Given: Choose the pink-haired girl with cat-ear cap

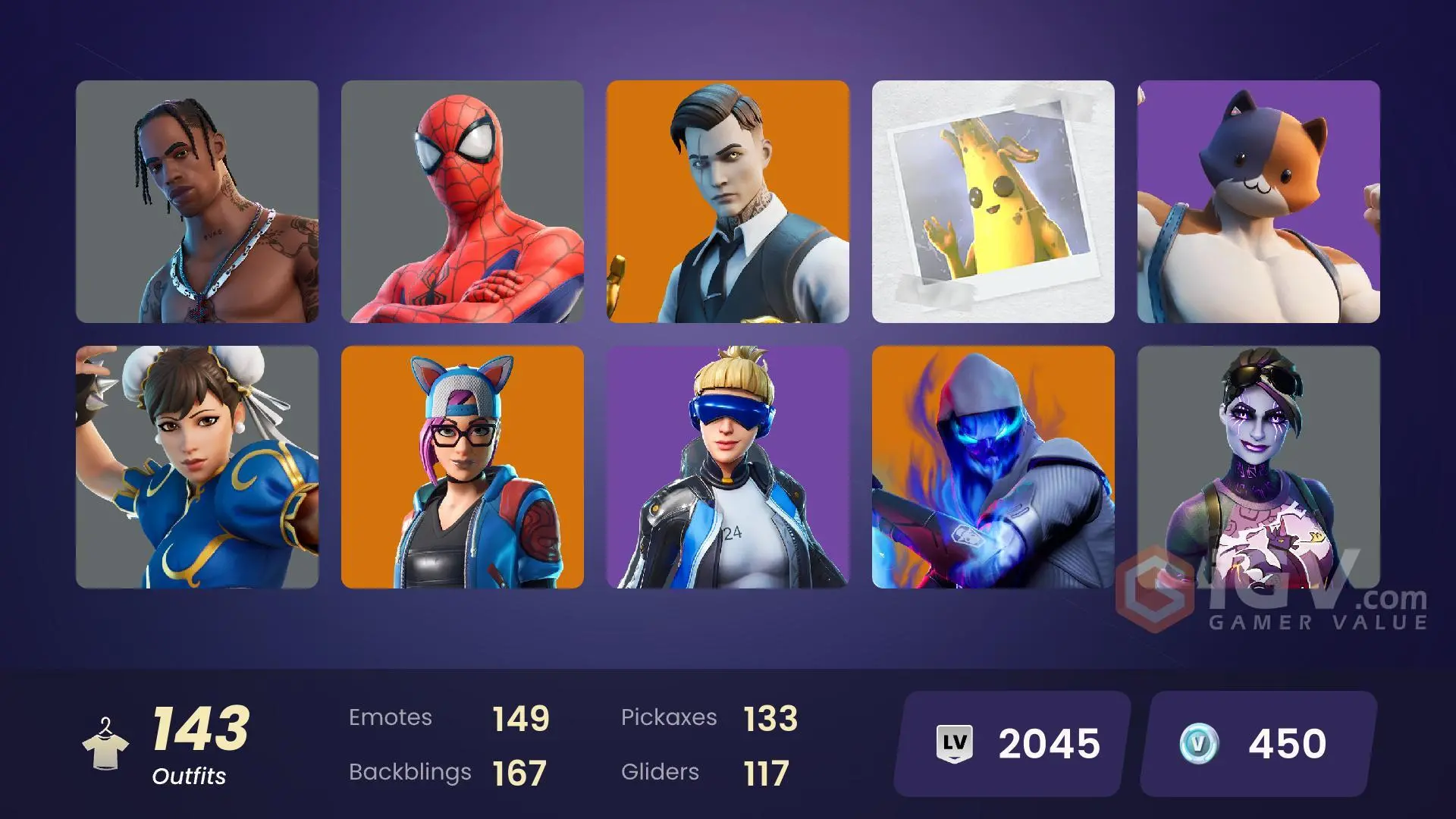Looking at the screenshot, I should [x=463, y=467].
